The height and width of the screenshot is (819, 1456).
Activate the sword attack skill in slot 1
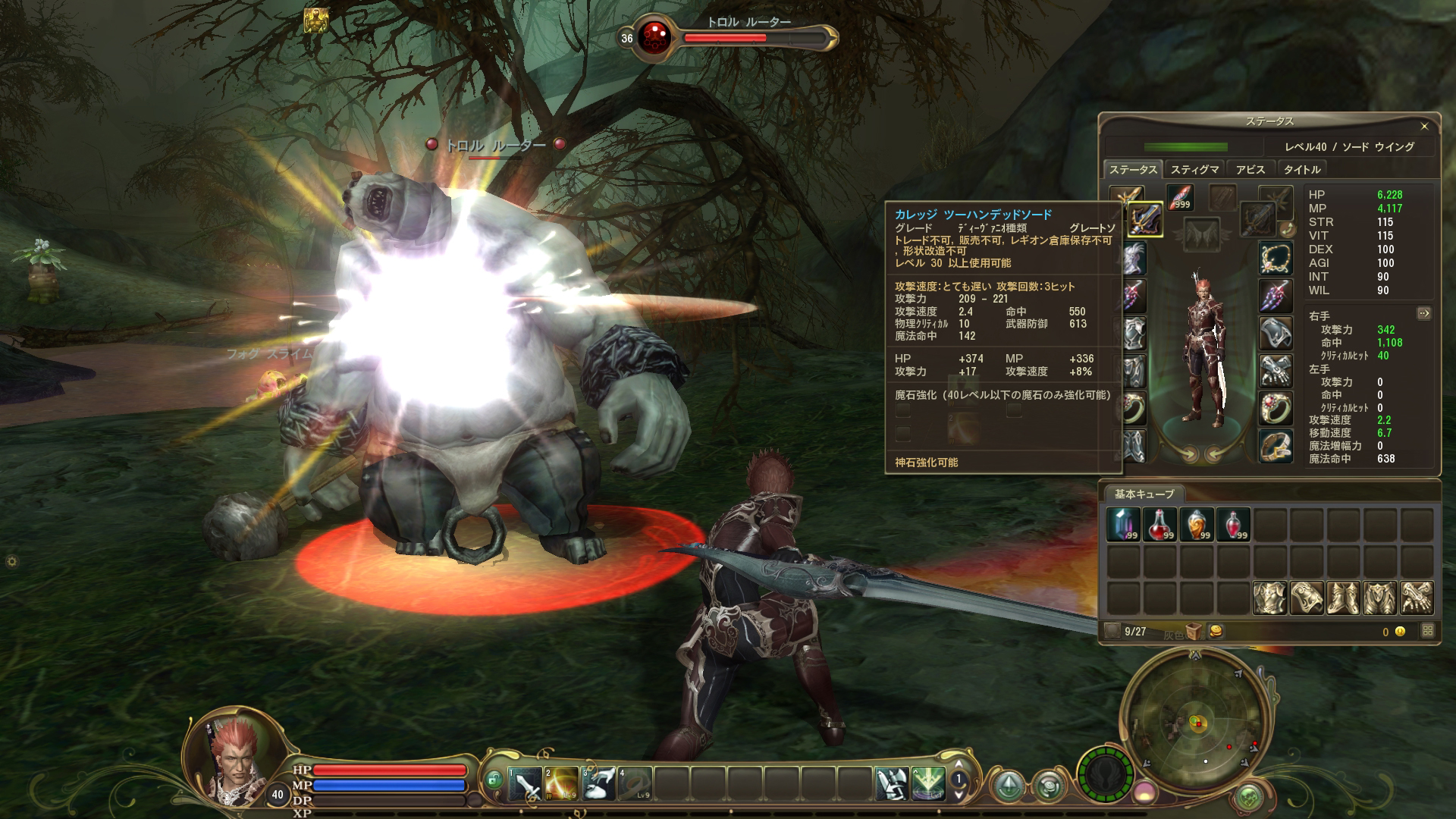tap(525, 784)
